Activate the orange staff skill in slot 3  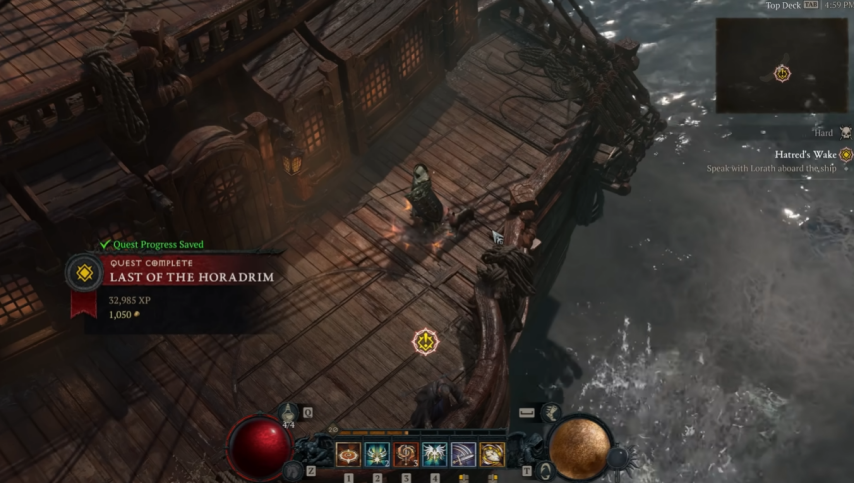(406, 455)
